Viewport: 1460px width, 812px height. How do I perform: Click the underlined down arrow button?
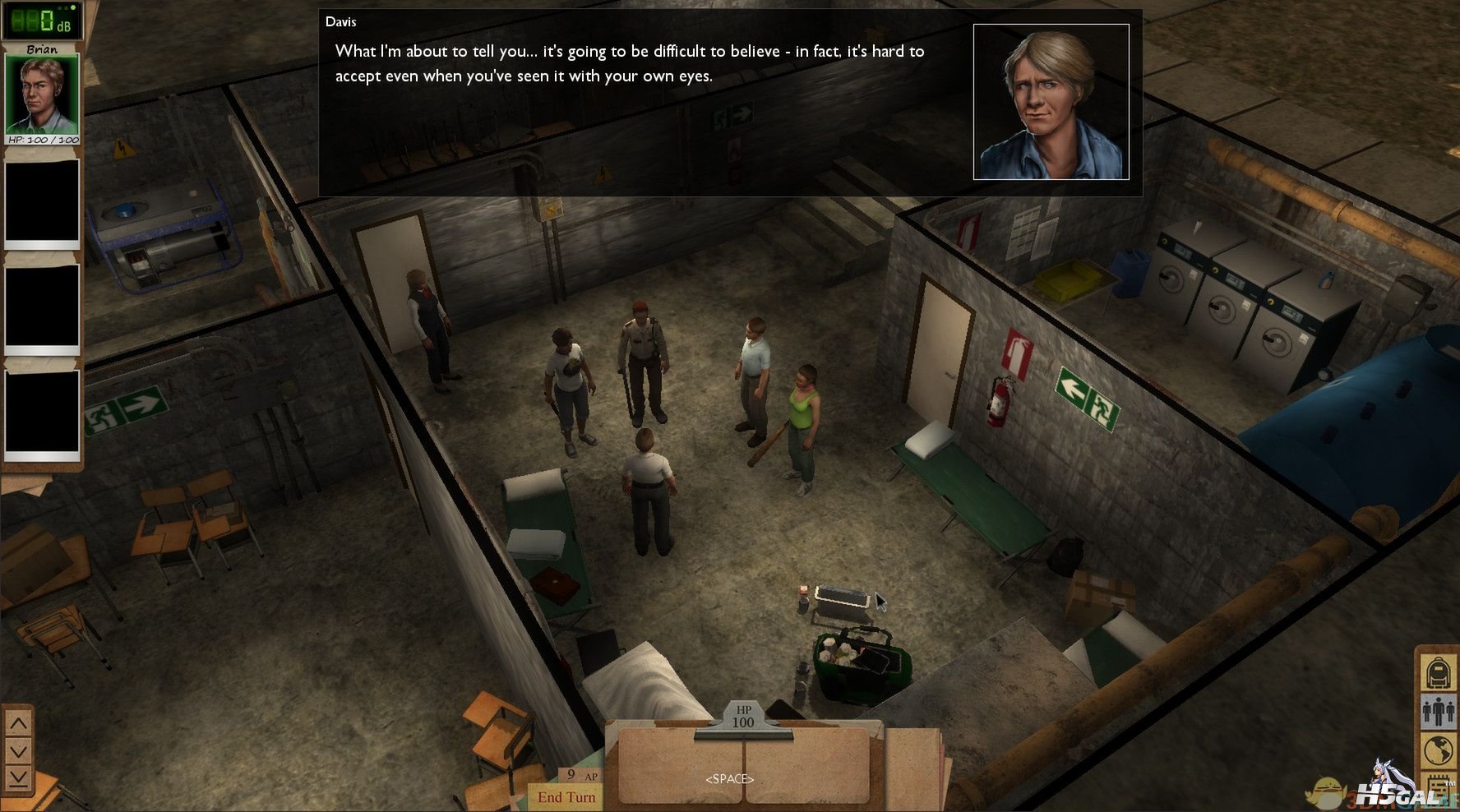click(18, 777)
